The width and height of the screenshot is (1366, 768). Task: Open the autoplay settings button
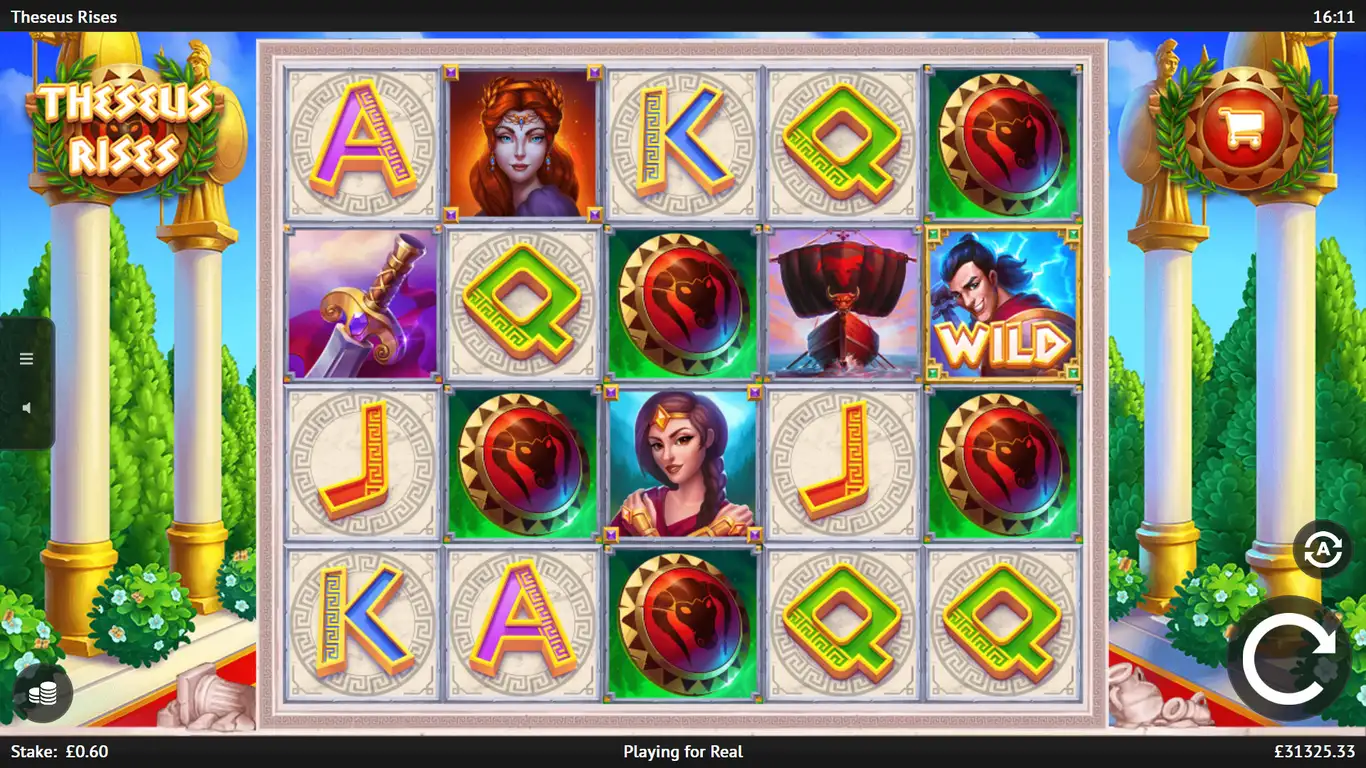(x=1322, y=549)
